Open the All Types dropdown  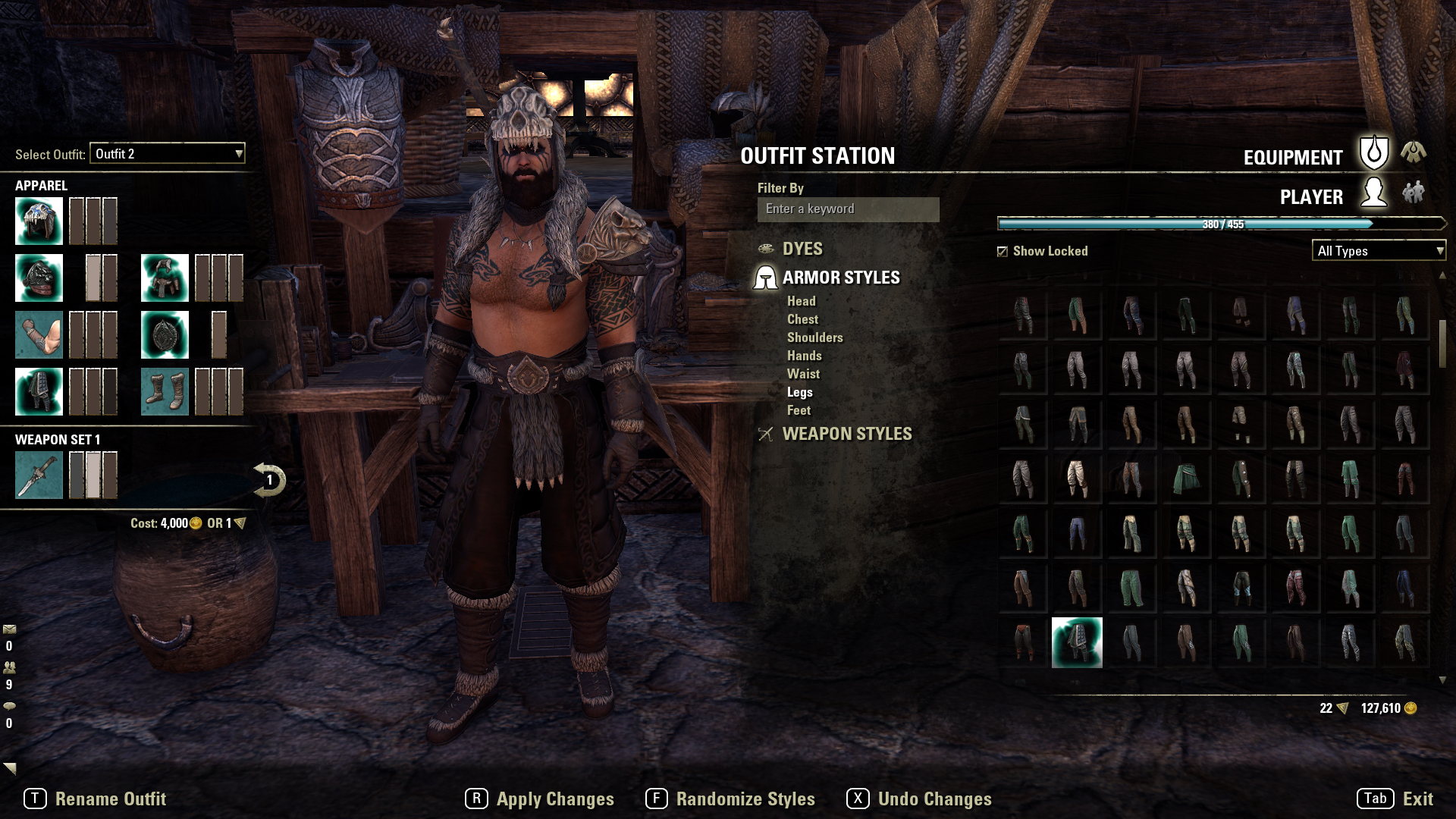coord(1379,251)
